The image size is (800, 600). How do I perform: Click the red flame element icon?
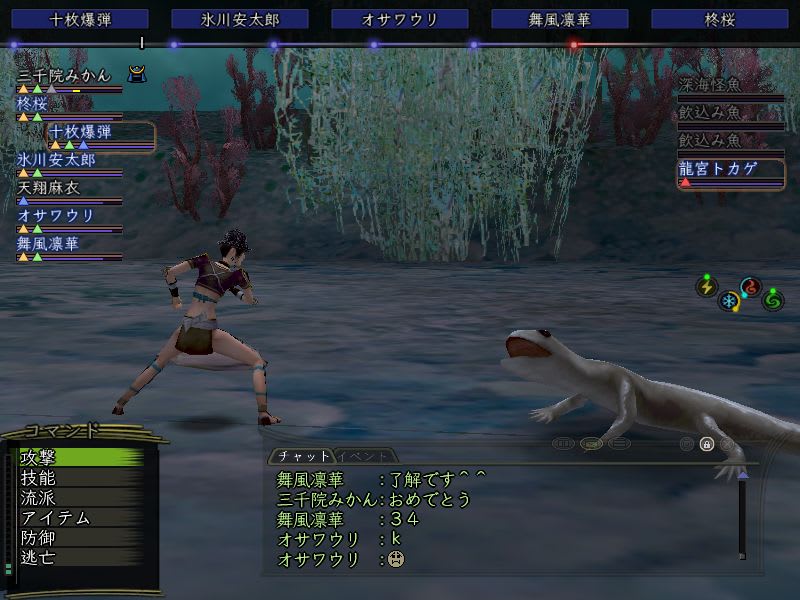tap(750, 287)
